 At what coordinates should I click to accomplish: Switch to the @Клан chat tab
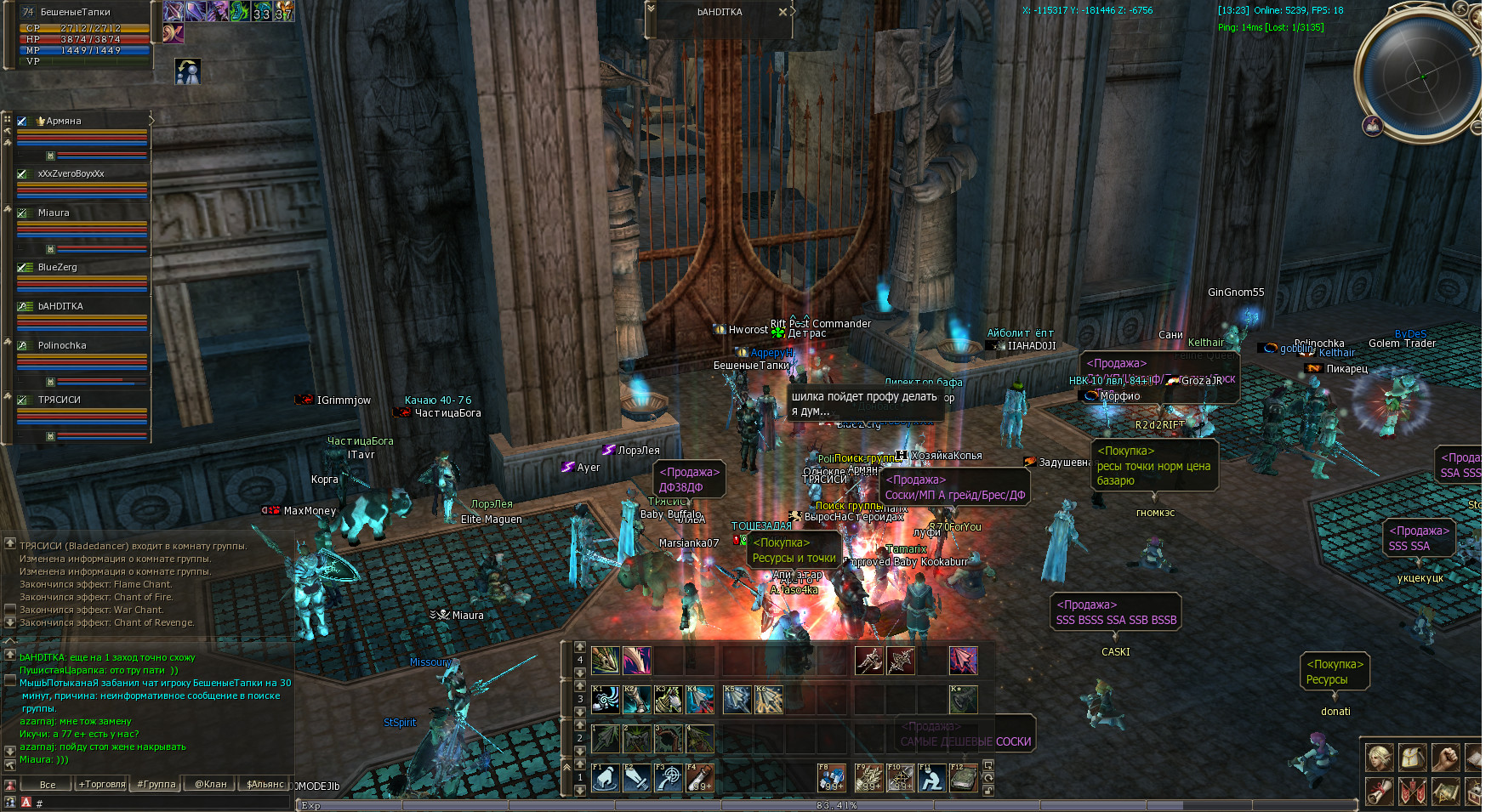pyautogui.click(x=210, y=784)
